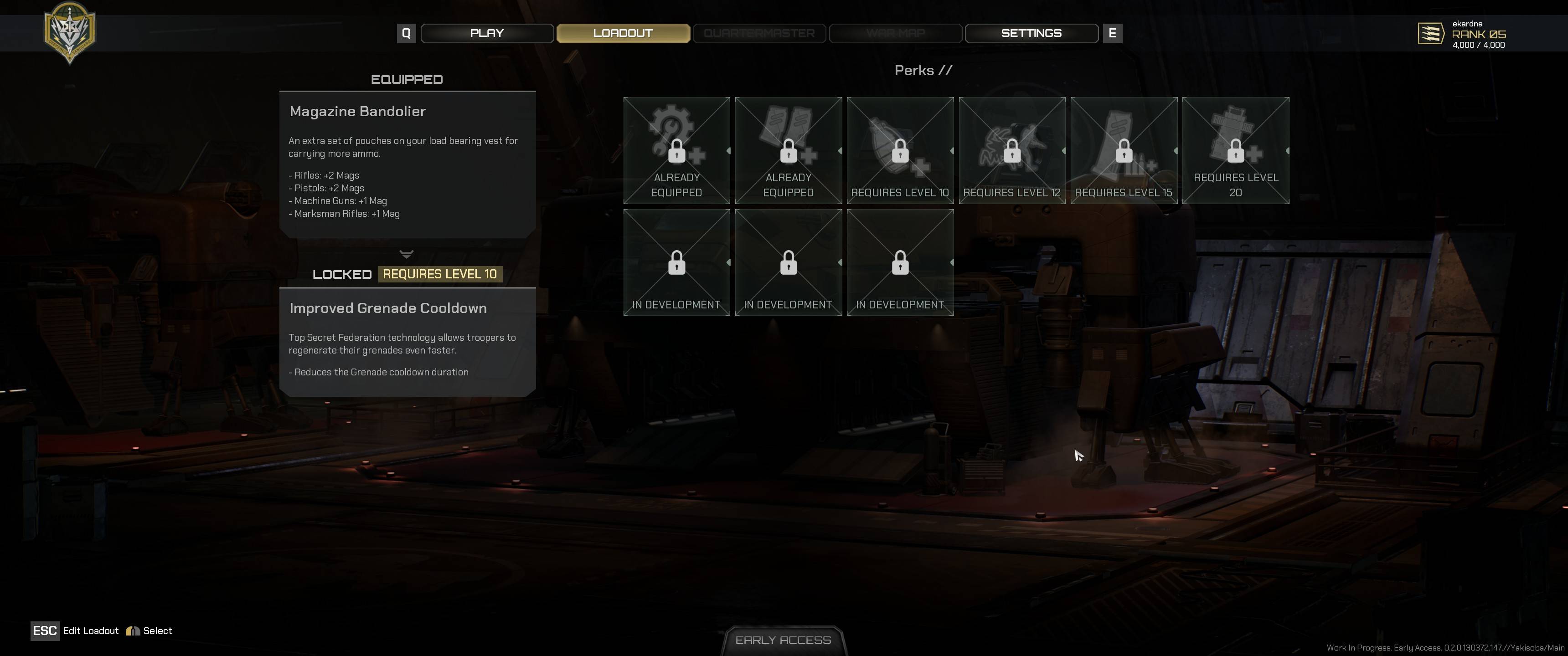1568x656 pixels.
Task: Pick the Requires Level 15 magazine perk
Action: point(1124,150)
